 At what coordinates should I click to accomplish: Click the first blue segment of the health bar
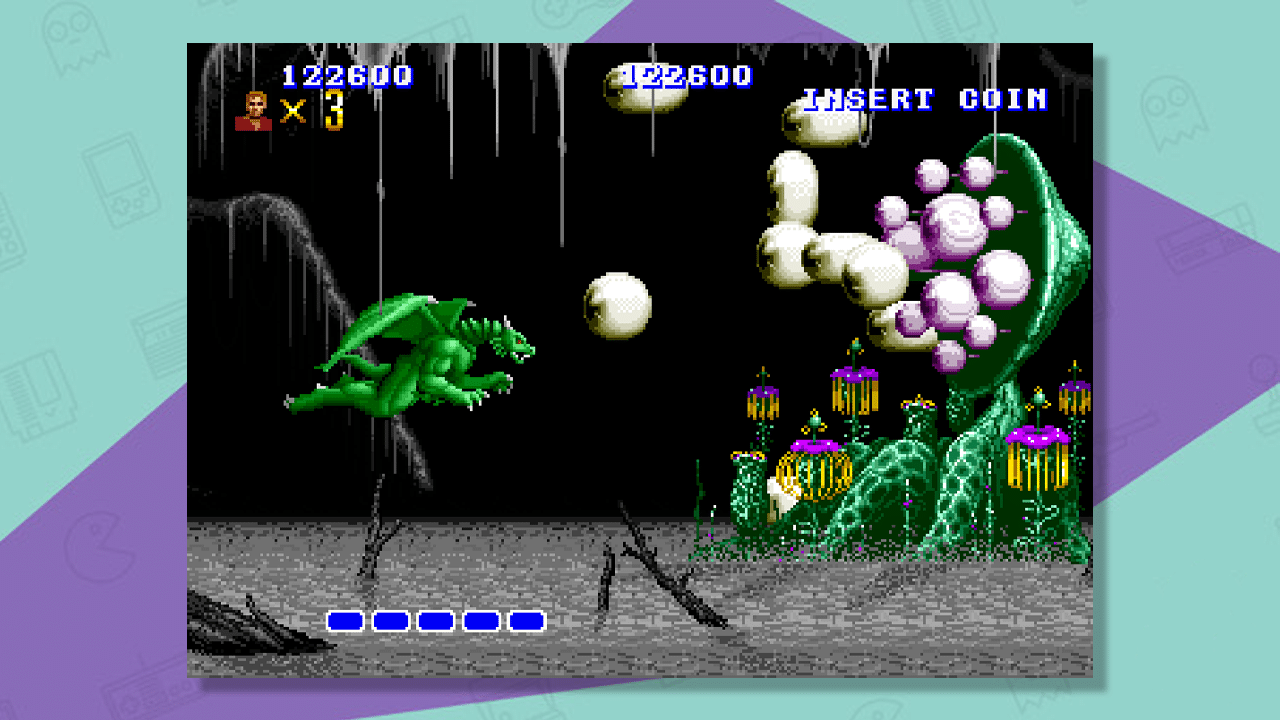tap(345, 622)
